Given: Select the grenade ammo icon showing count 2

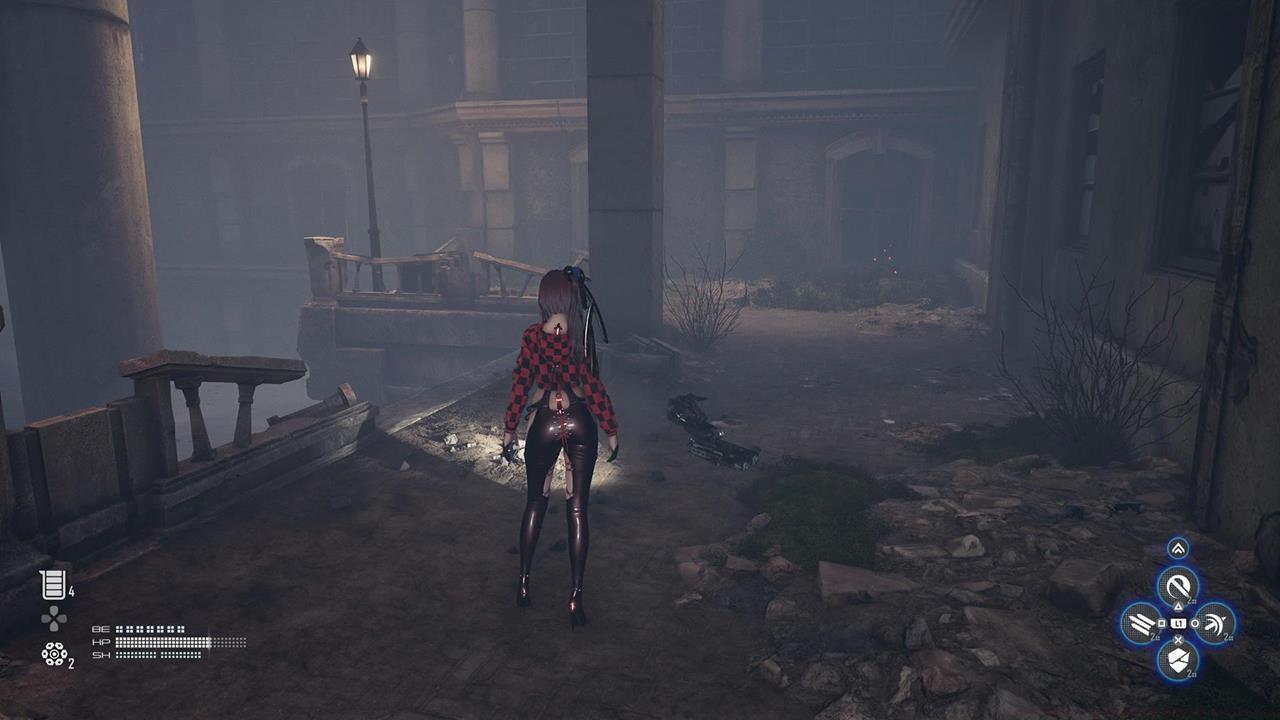Looking at the screenshot, I should (54, 654).
